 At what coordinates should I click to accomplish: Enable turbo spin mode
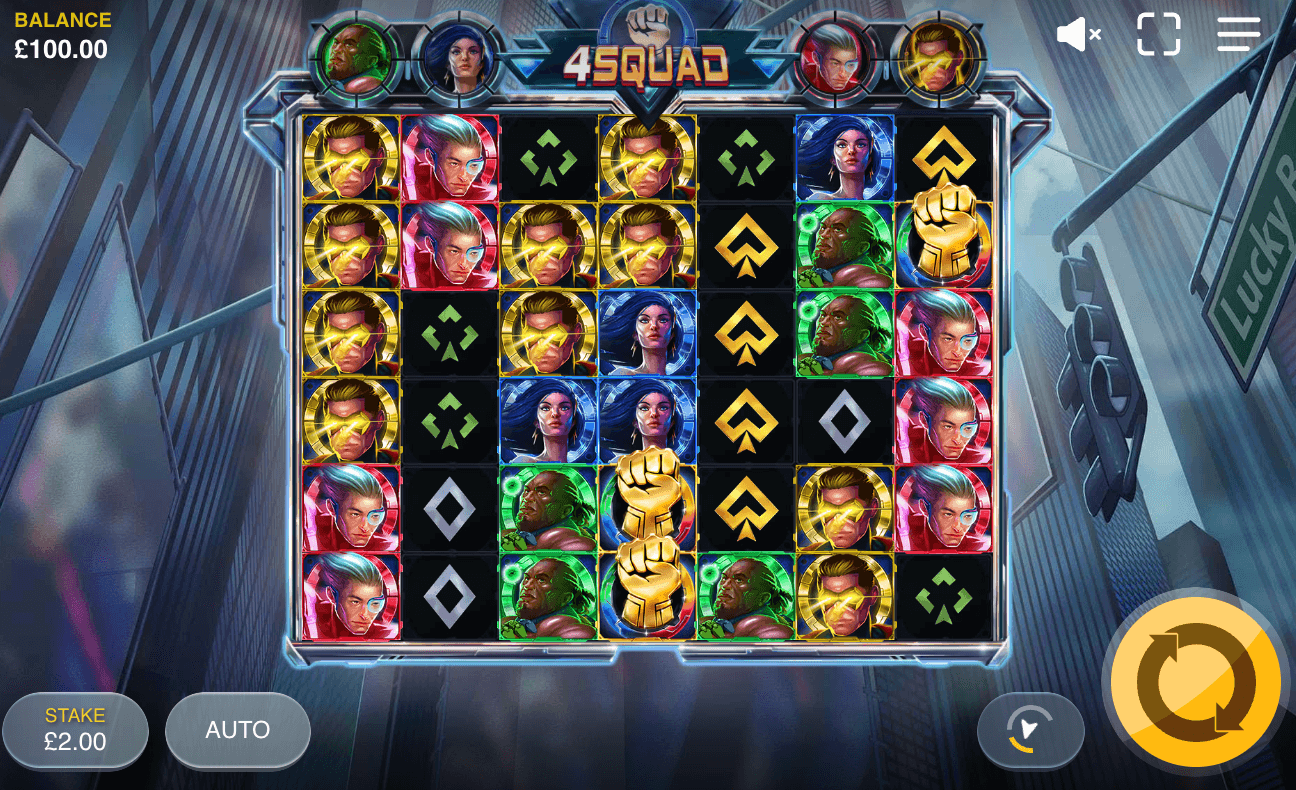pyautogui.click(x=1030, y=731)
